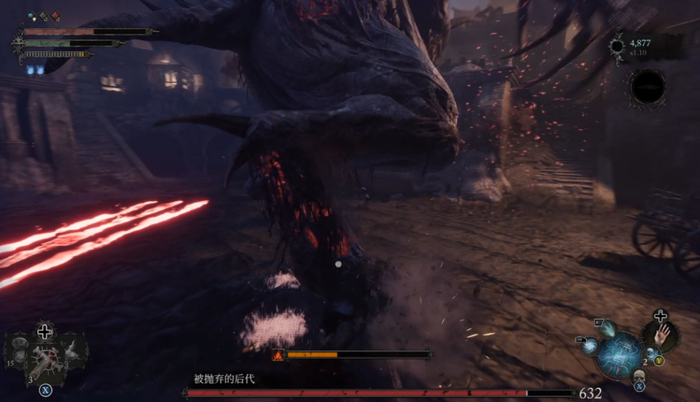Activate the large glowing blue lamp icon

pyautogui.click(x=620, y=354)
